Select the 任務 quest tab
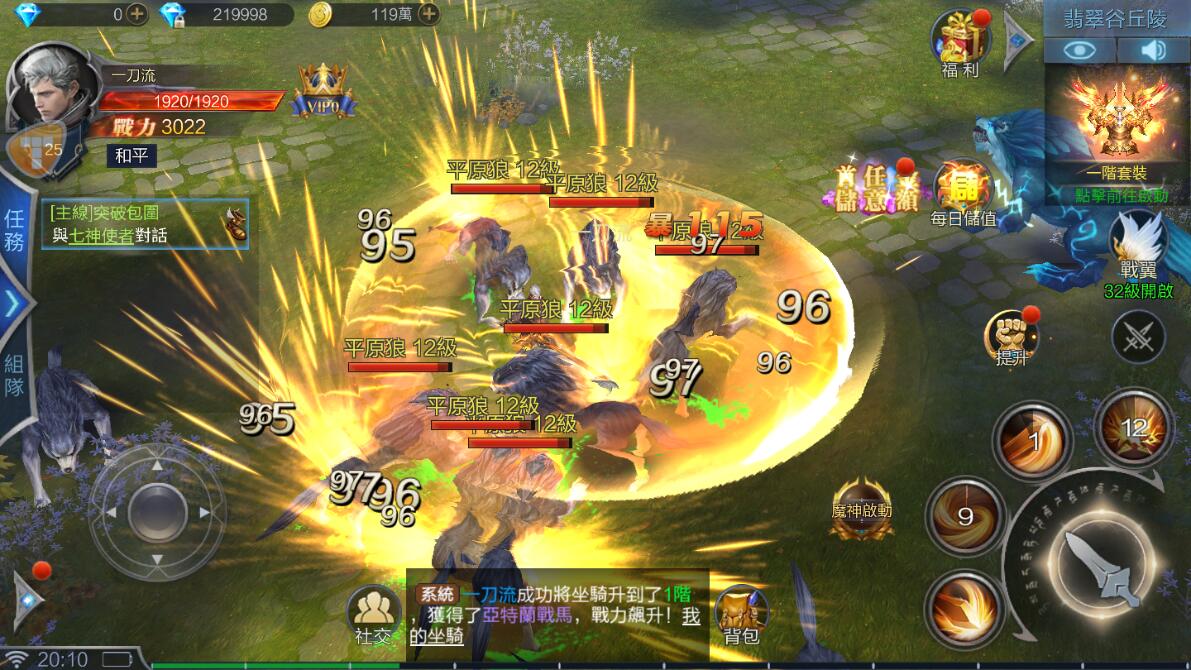The width and height of the screenshot is (1191, 670). point(14,230)
